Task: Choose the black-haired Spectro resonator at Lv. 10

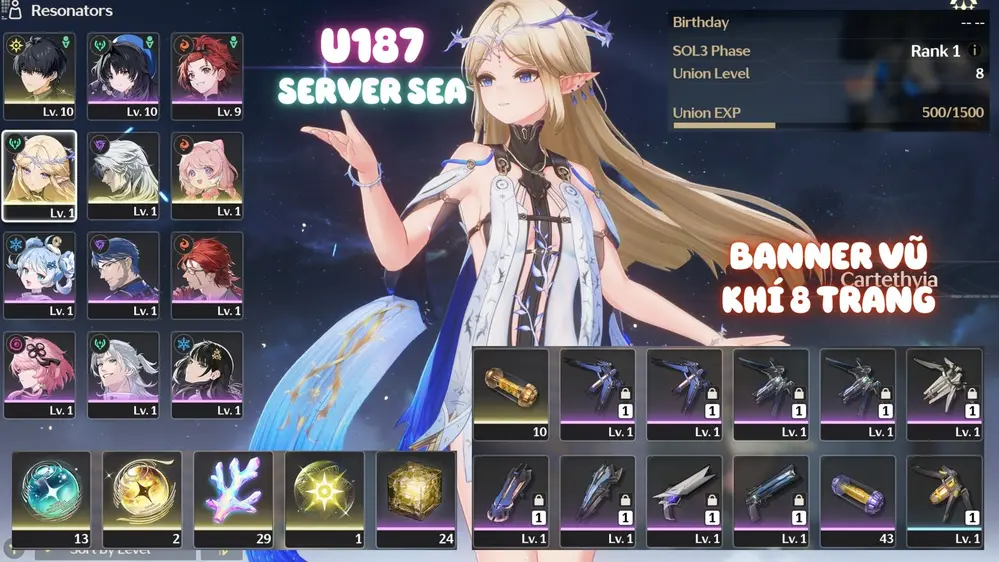Action: click(x=39, y=76)
